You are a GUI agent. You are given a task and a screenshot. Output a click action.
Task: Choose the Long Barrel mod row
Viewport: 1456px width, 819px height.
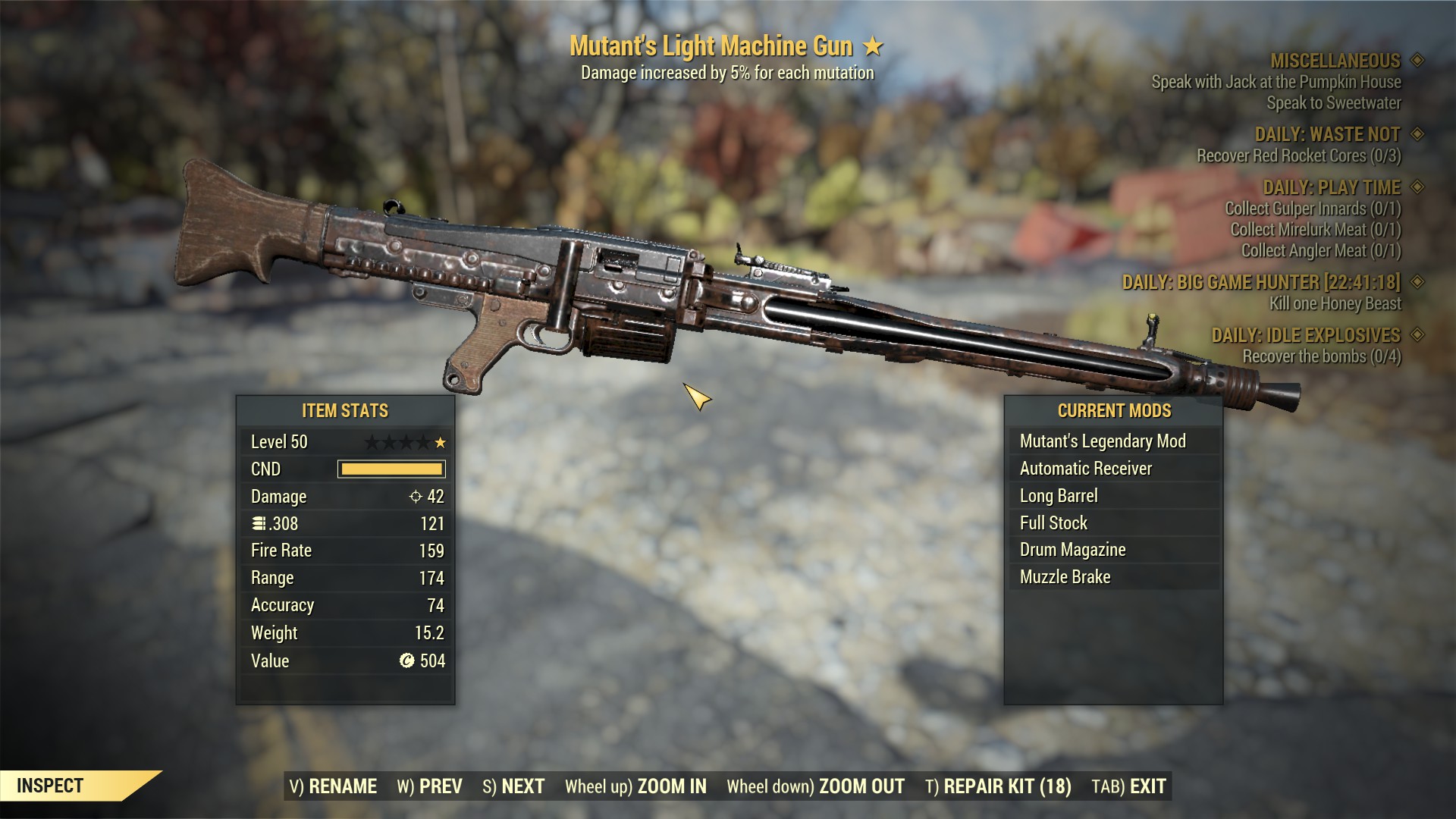point(1059,496)
